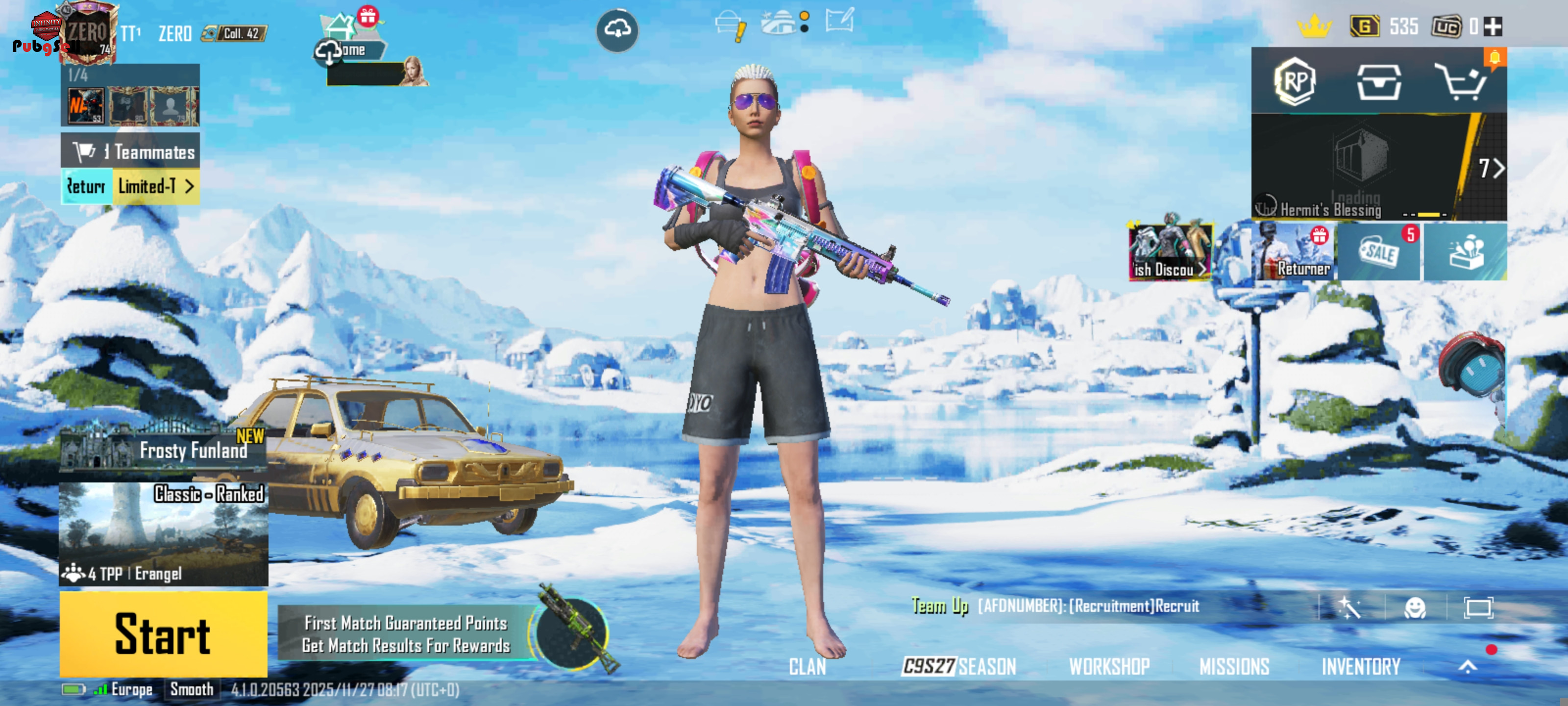Open the Clan menu
The image size is (1568, 706).
pyautogui.click(x=807, y=666)
